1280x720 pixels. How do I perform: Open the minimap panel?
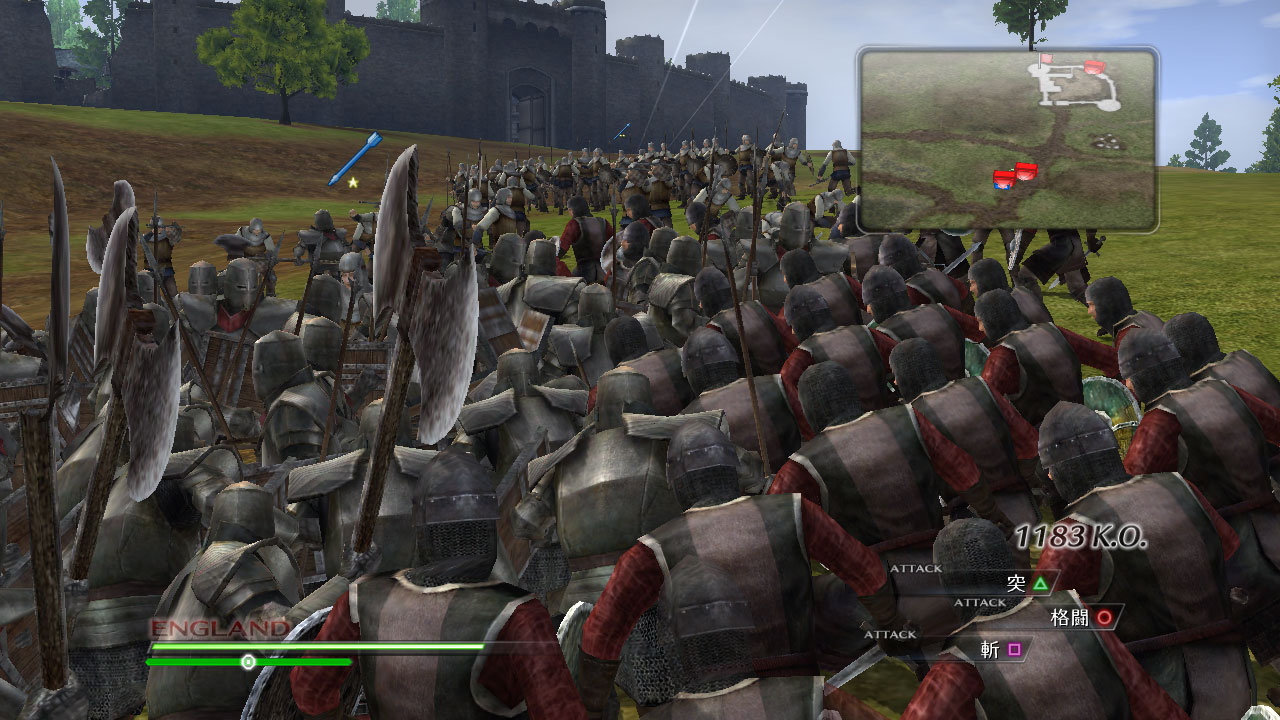(x=1008, y=140)
